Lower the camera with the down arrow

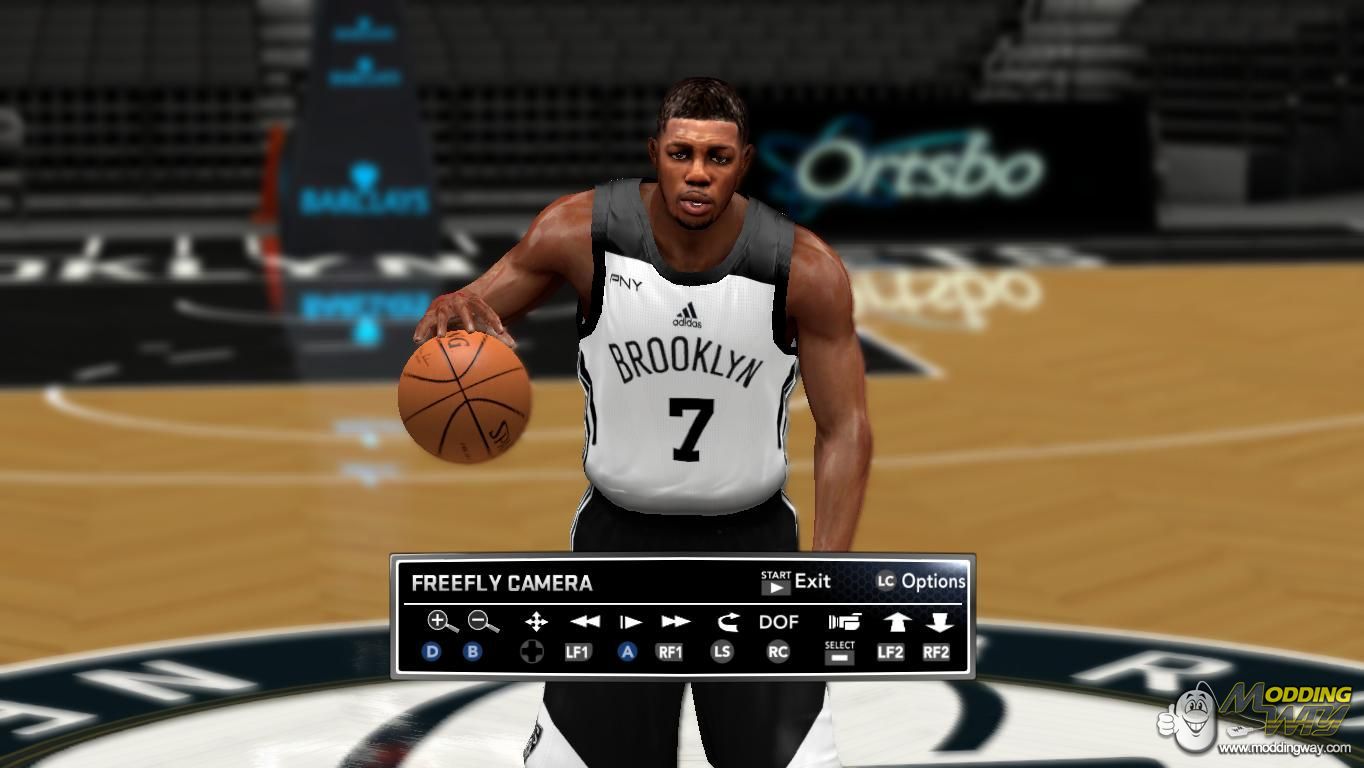click(938, 622)
